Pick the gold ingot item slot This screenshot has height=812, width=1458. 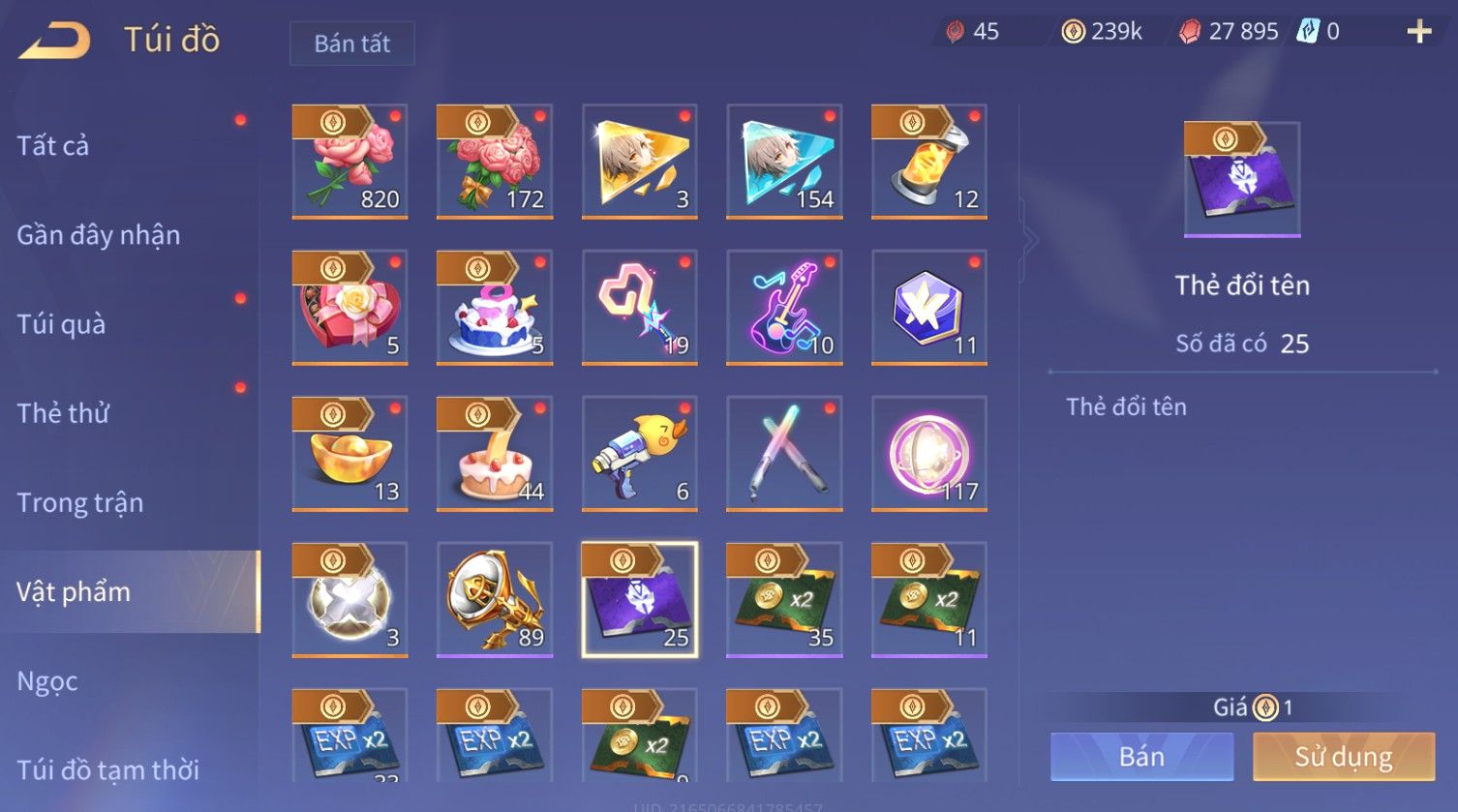pyautogui.click(x=349, y=454)
